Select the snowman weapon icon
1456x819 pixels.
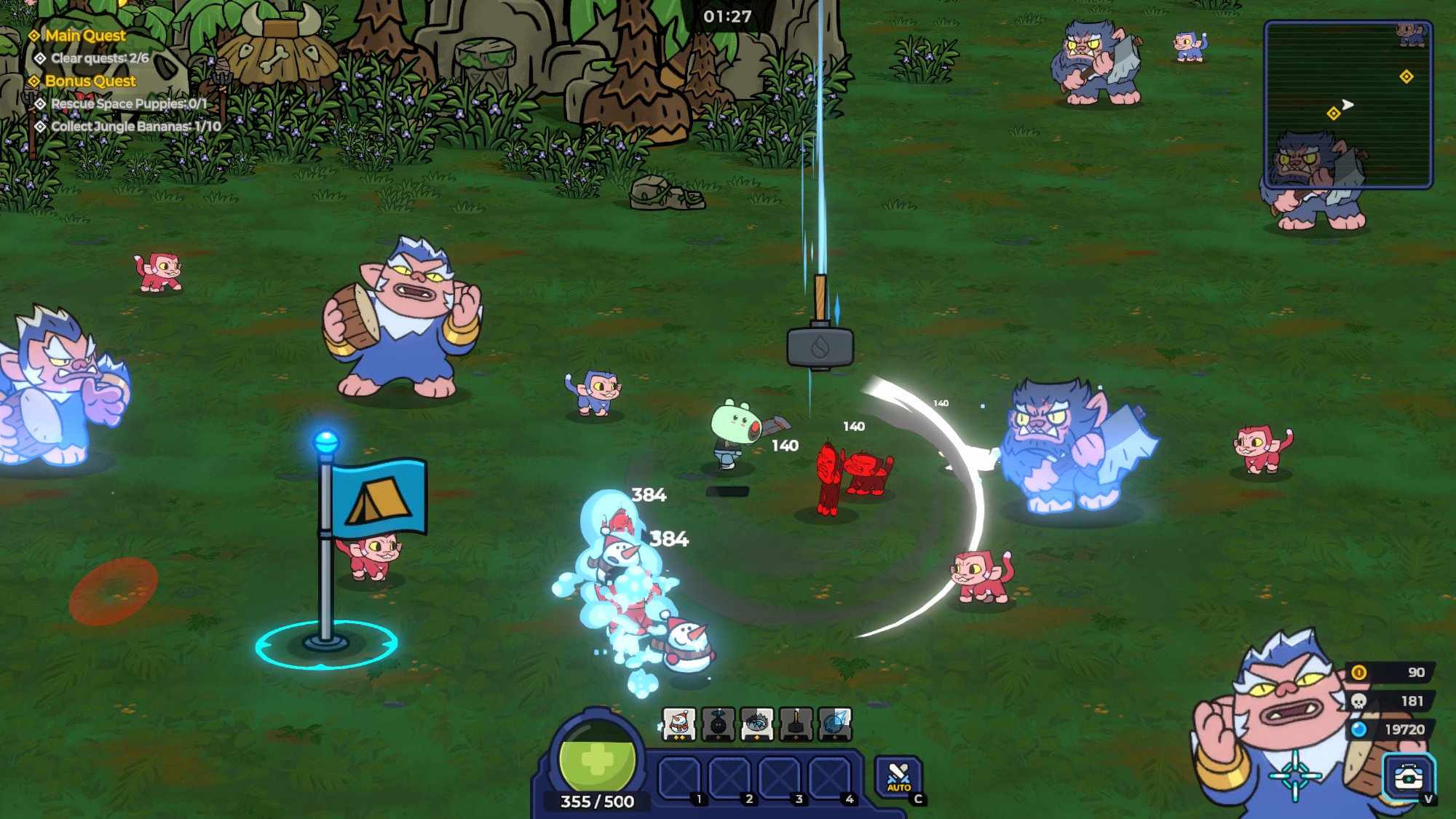678,724
